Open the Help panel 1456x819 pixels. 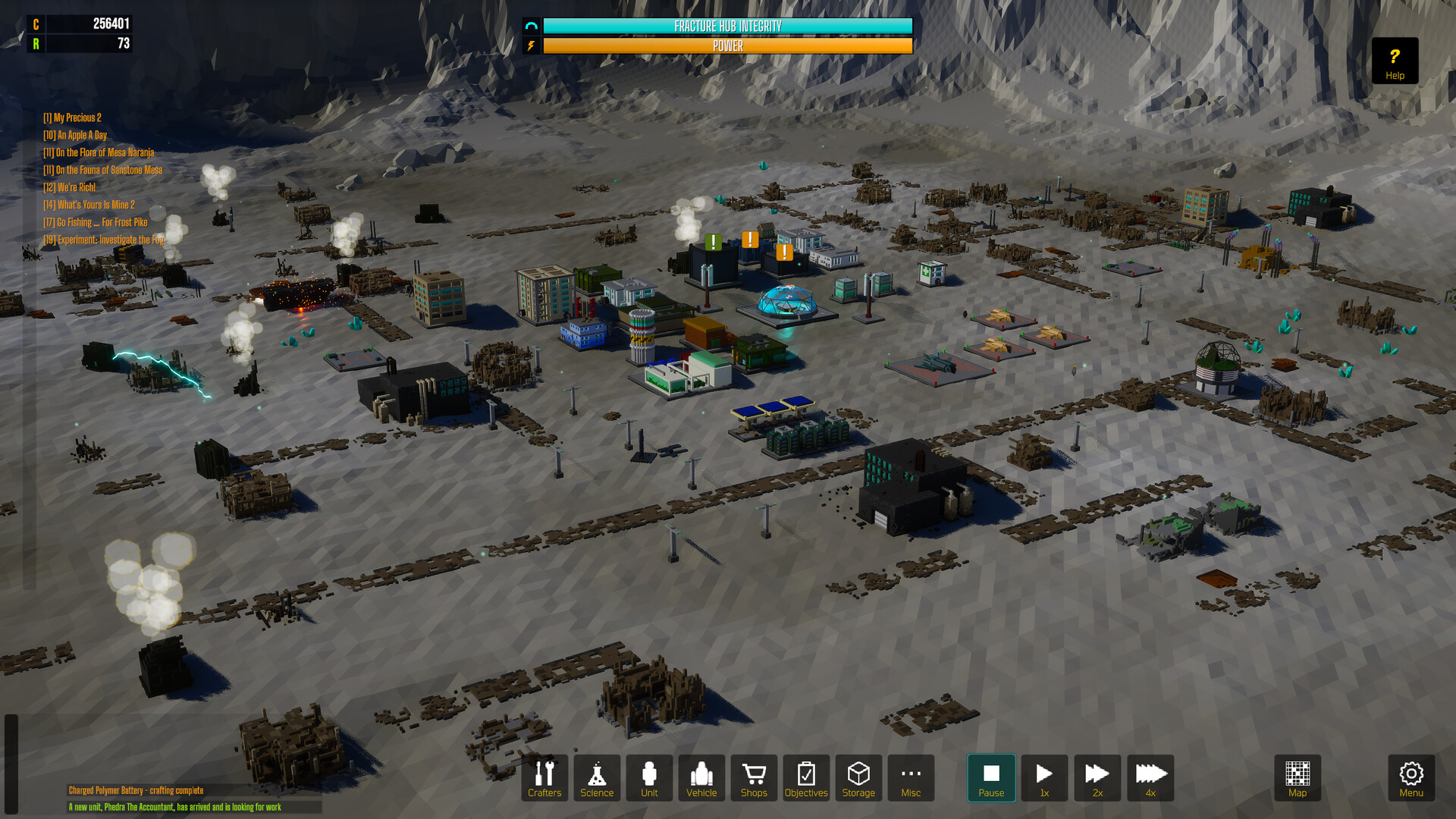[x=1394, y=61]
